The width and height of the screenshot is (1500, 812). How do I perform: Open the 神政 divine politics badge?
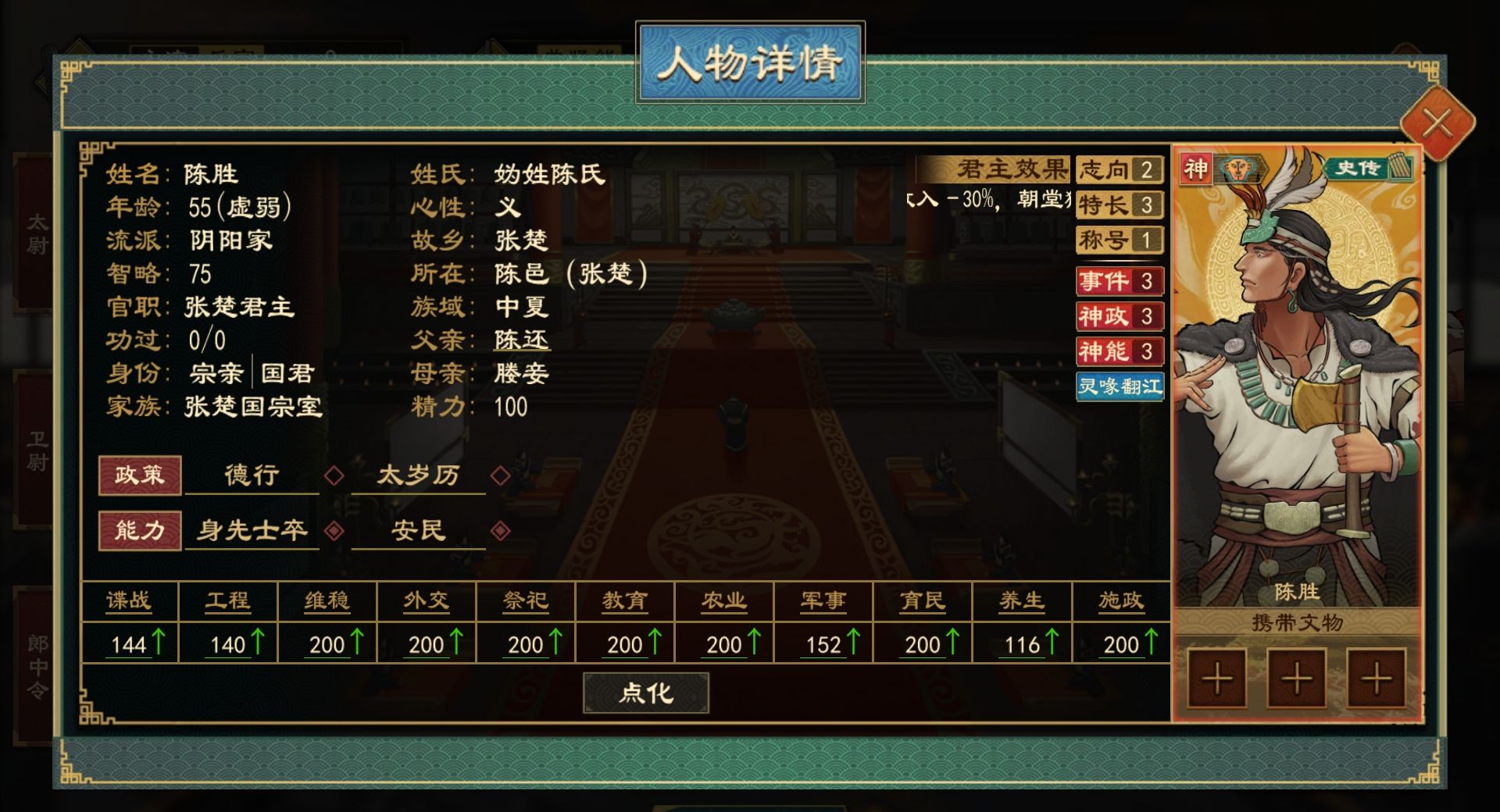click(1120, 318)
